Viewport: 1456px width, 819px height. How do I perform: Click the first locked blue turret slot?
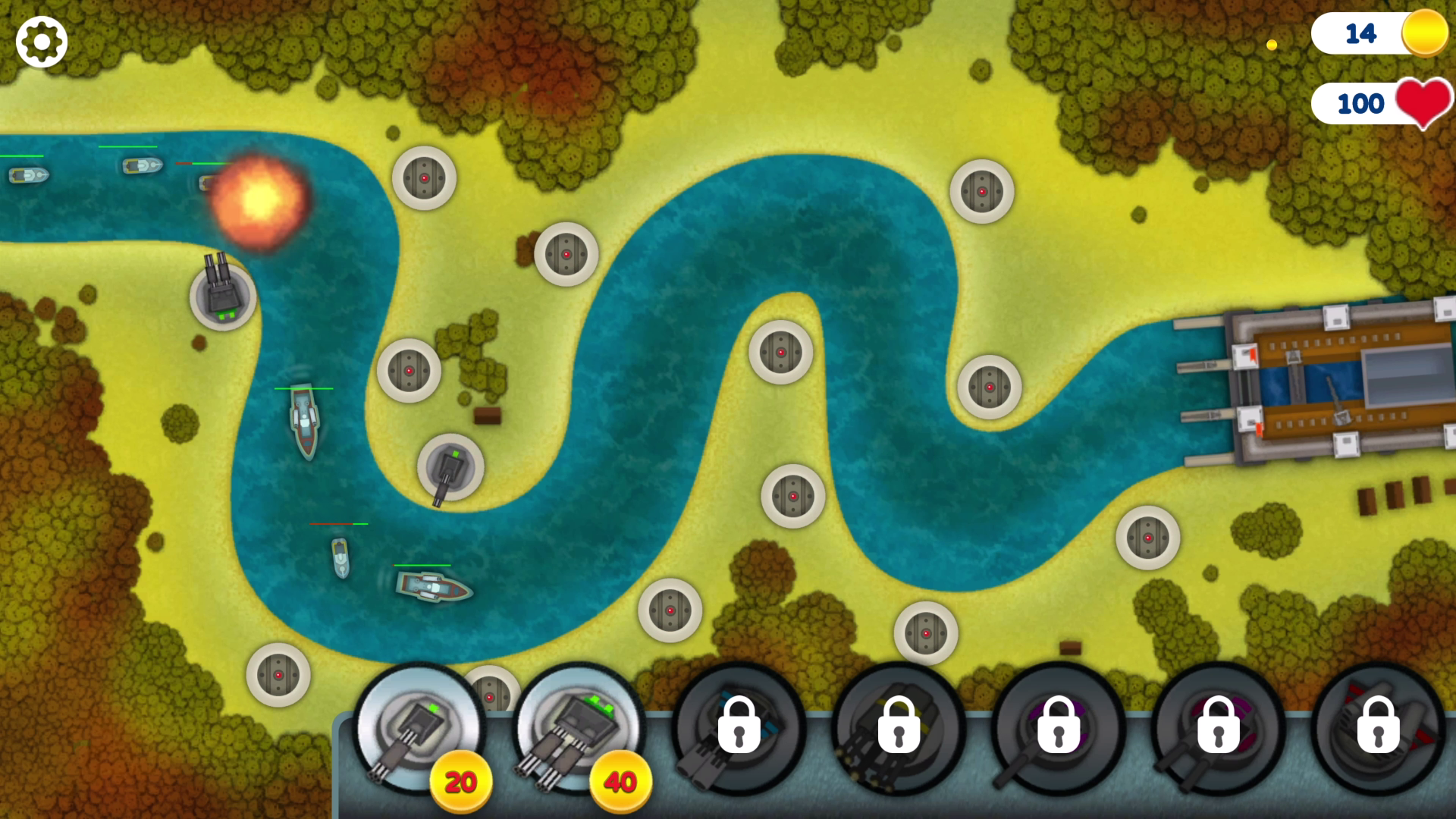coord(739,728)
